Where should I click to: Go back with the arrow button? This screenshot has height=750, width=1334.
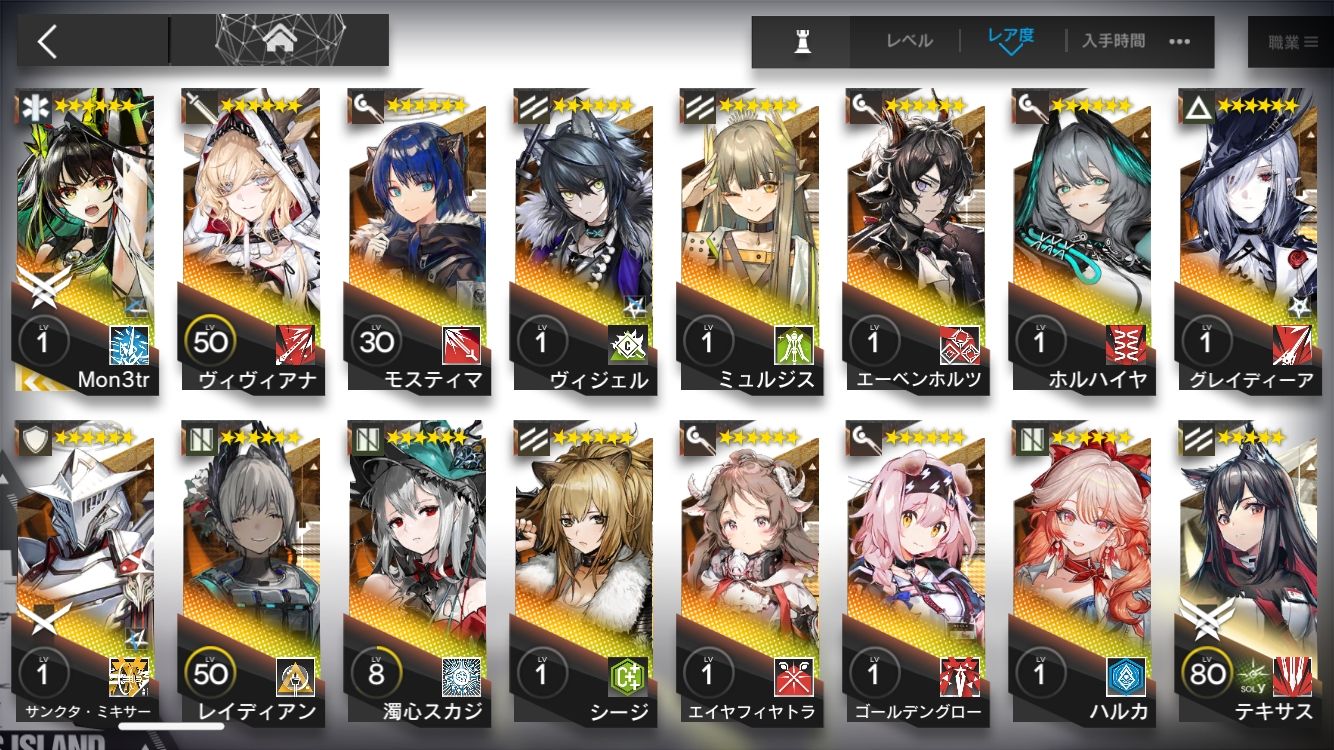(x=47, y=41)
